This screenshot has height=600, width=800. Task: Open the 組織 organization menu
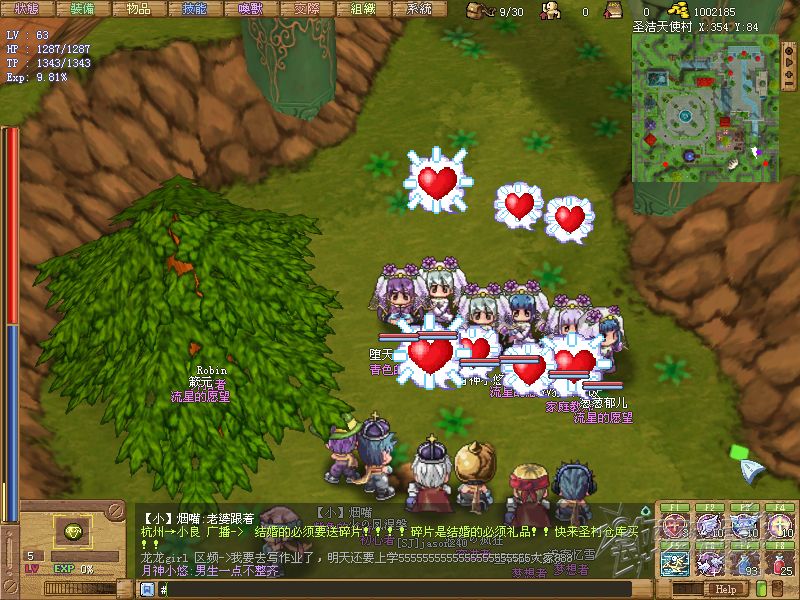(363, 9)
